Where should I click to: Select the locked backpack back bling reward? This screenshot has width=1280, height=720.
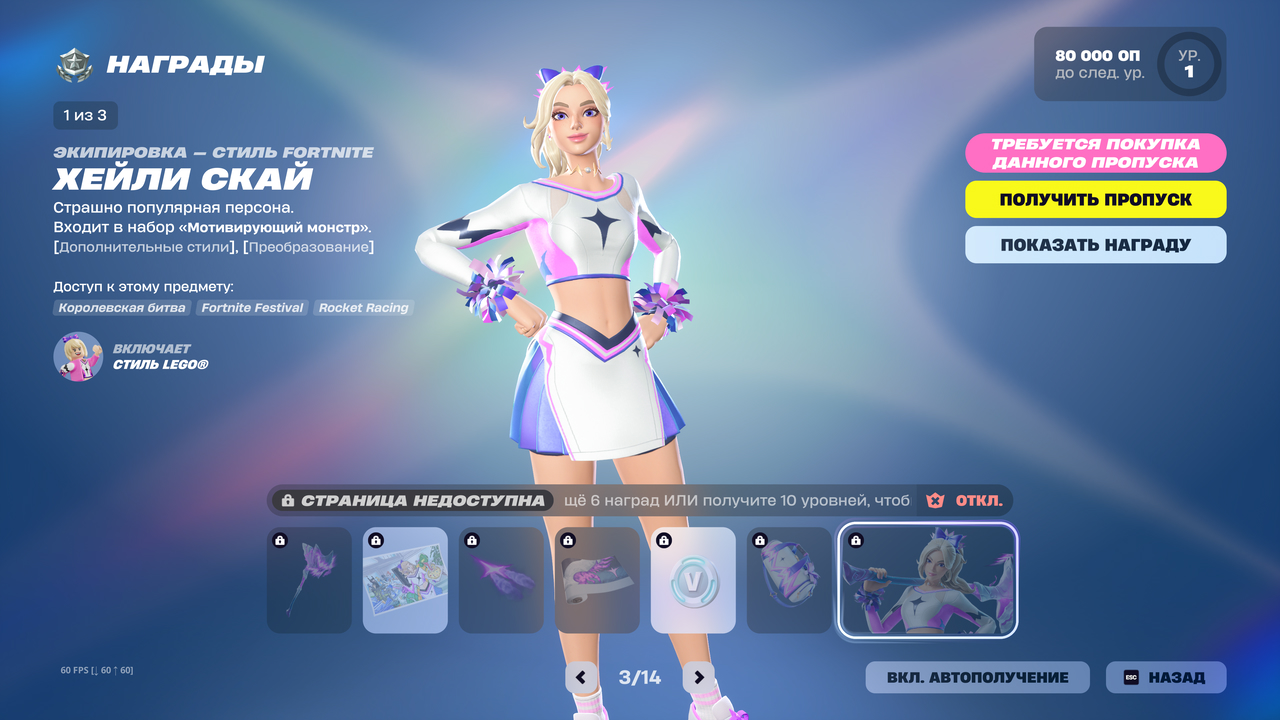coord(789,580)
